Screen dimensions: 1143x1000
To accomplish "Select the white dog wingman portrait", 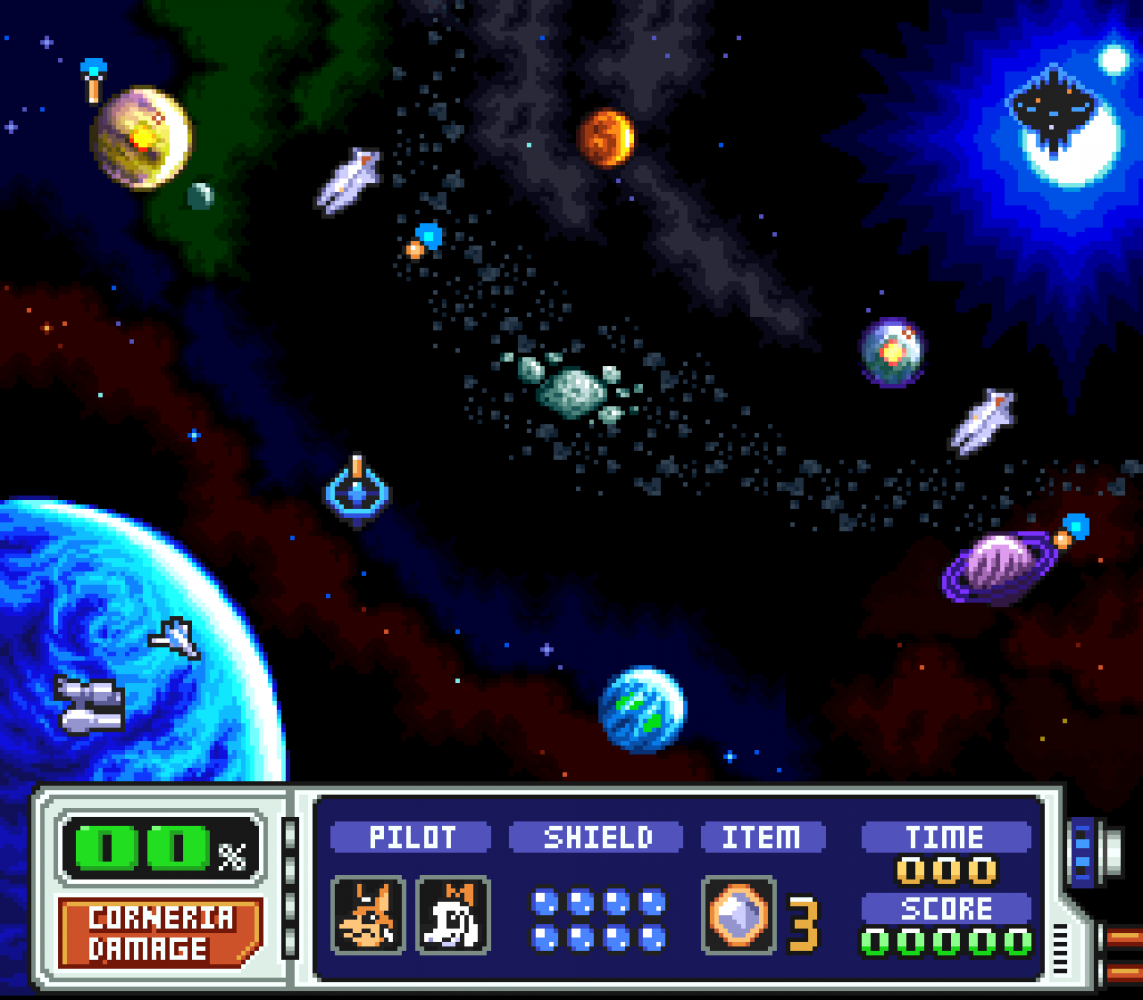I will tap(453, 915).
